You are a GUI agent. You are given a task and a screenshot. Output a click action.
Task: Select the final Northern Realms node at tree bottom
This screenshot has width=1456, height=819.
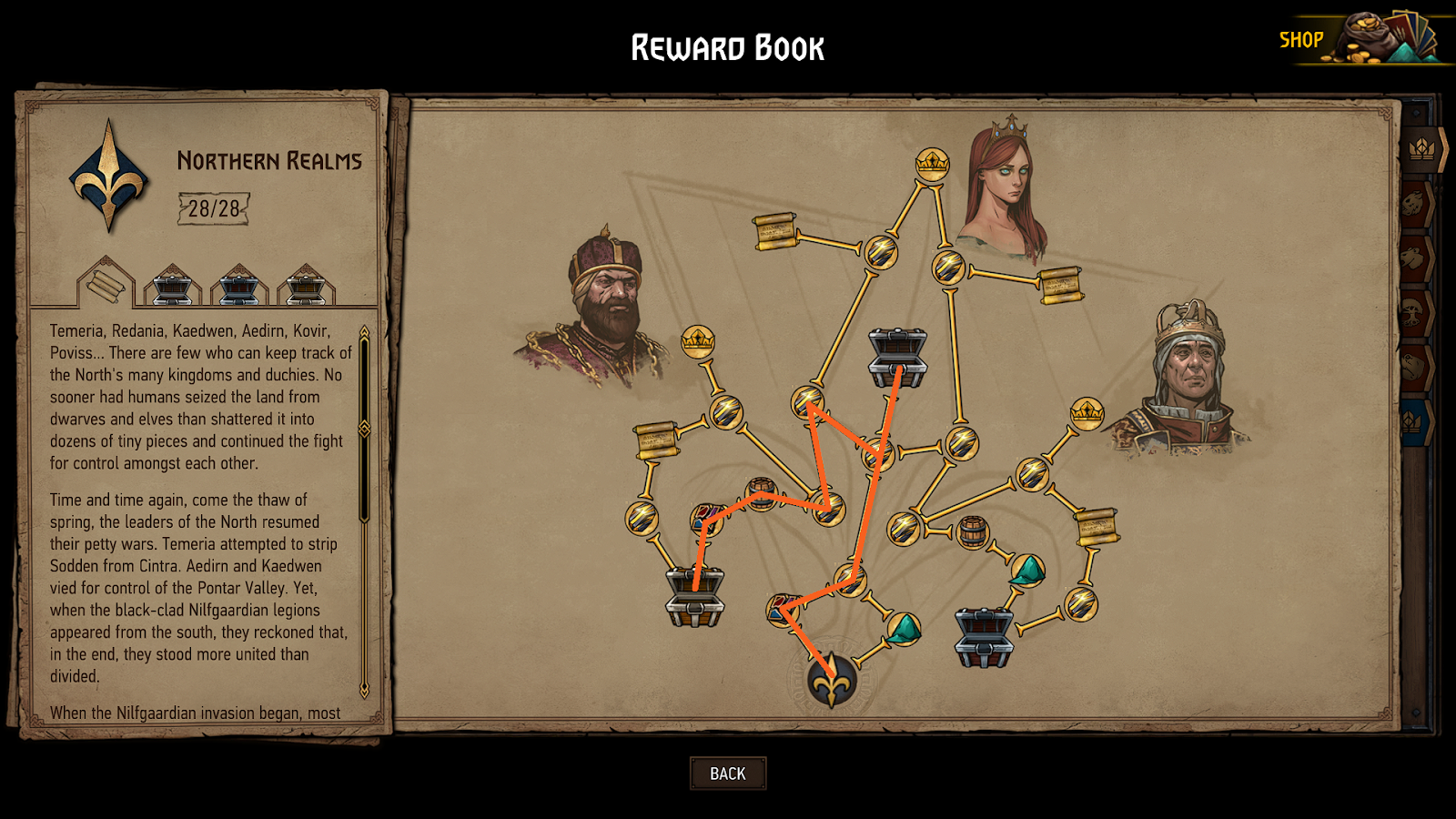coord(830,682)
